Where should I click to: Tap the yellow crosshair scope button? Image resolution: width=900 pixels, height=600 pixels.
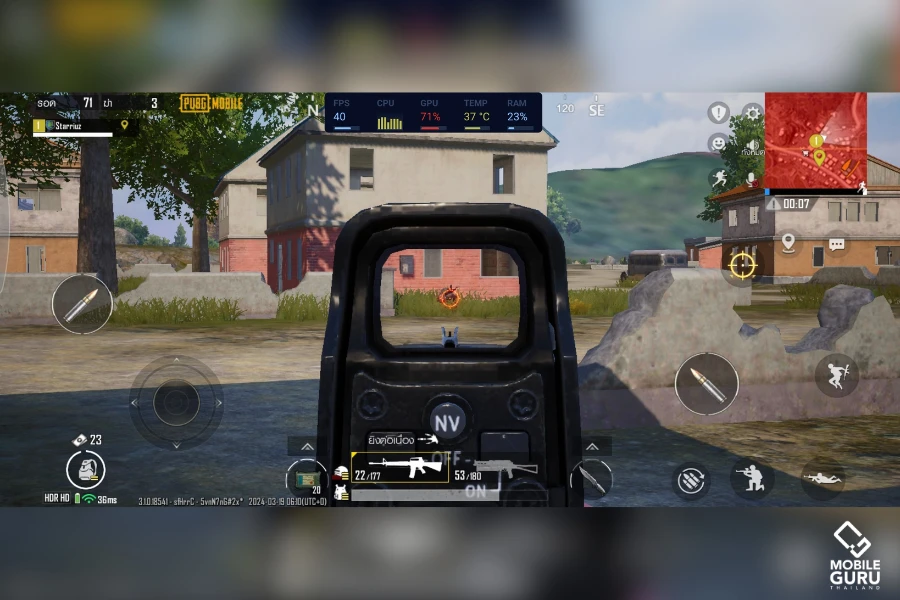742,264
